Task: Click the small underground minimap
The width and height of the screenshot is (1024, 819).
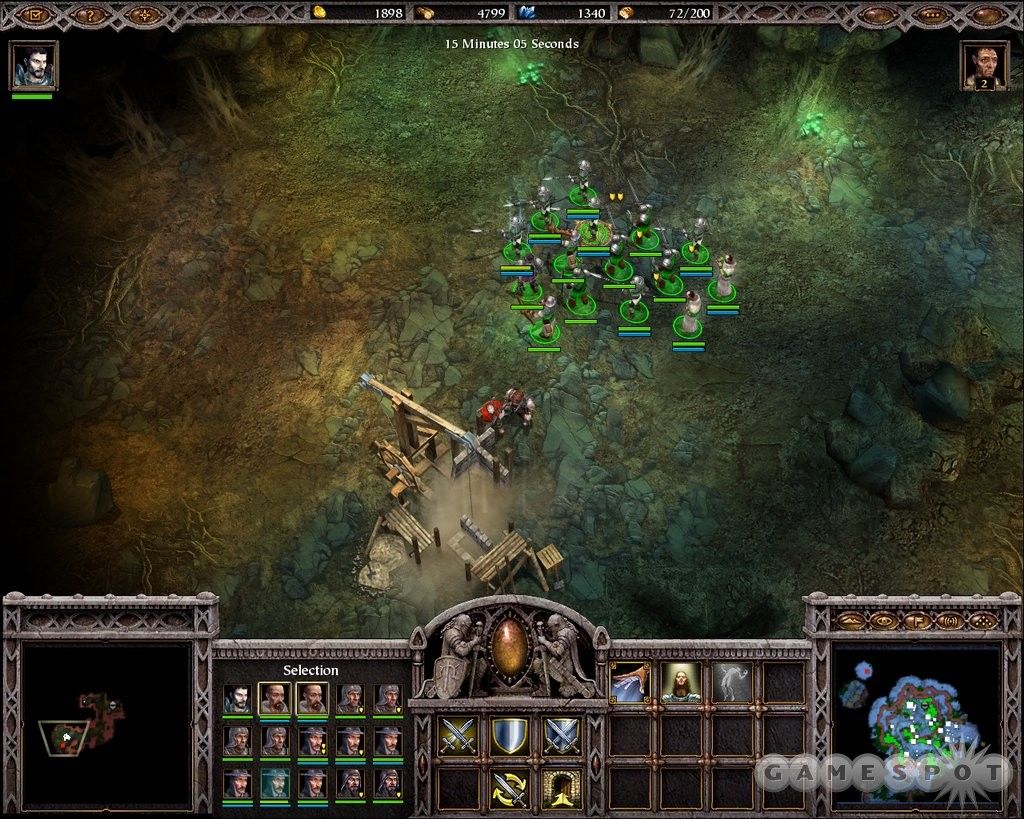Action: [107, 725]
